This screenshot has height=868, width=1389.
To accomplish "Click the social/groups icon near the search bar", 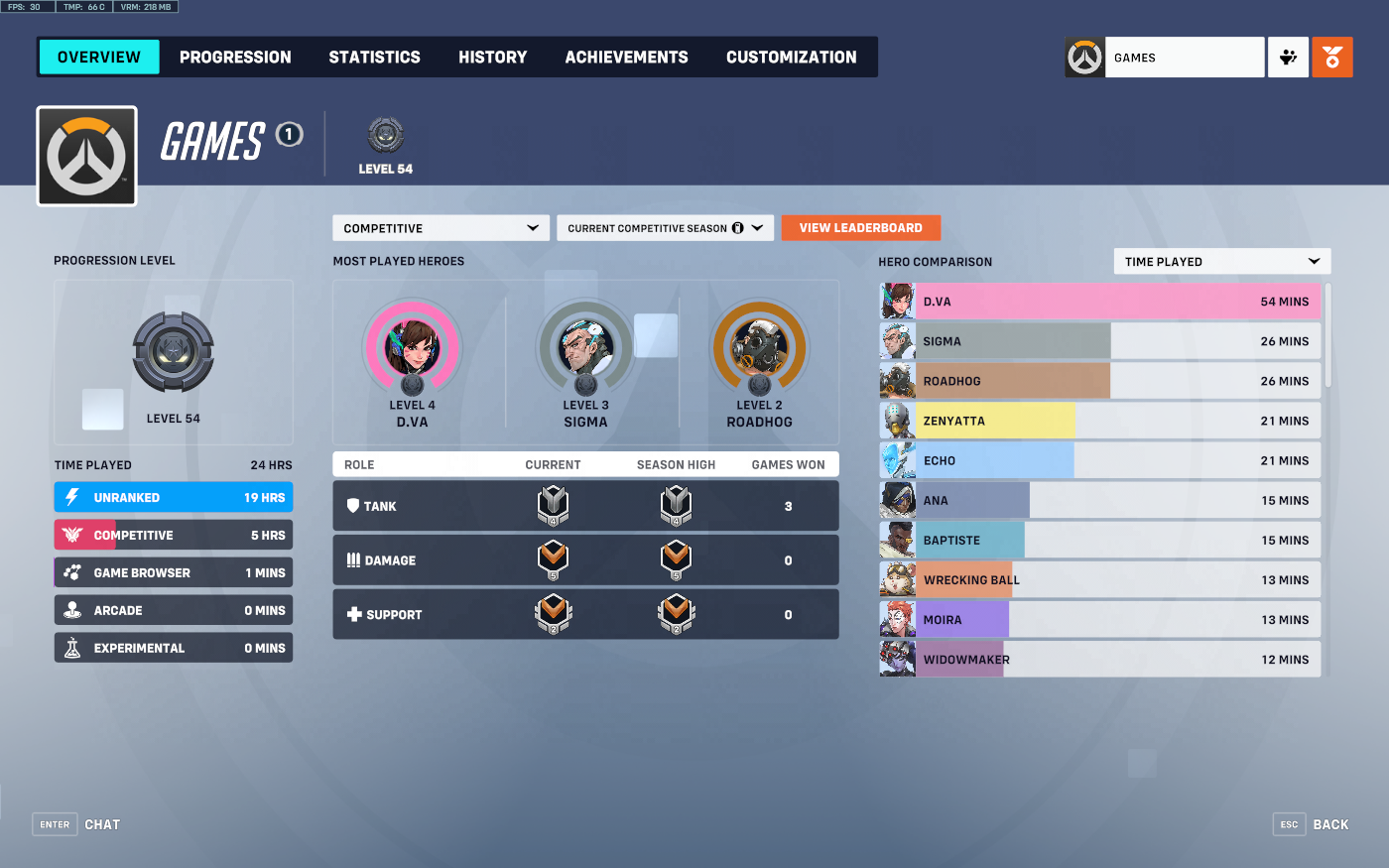I will coord(1288,57).
